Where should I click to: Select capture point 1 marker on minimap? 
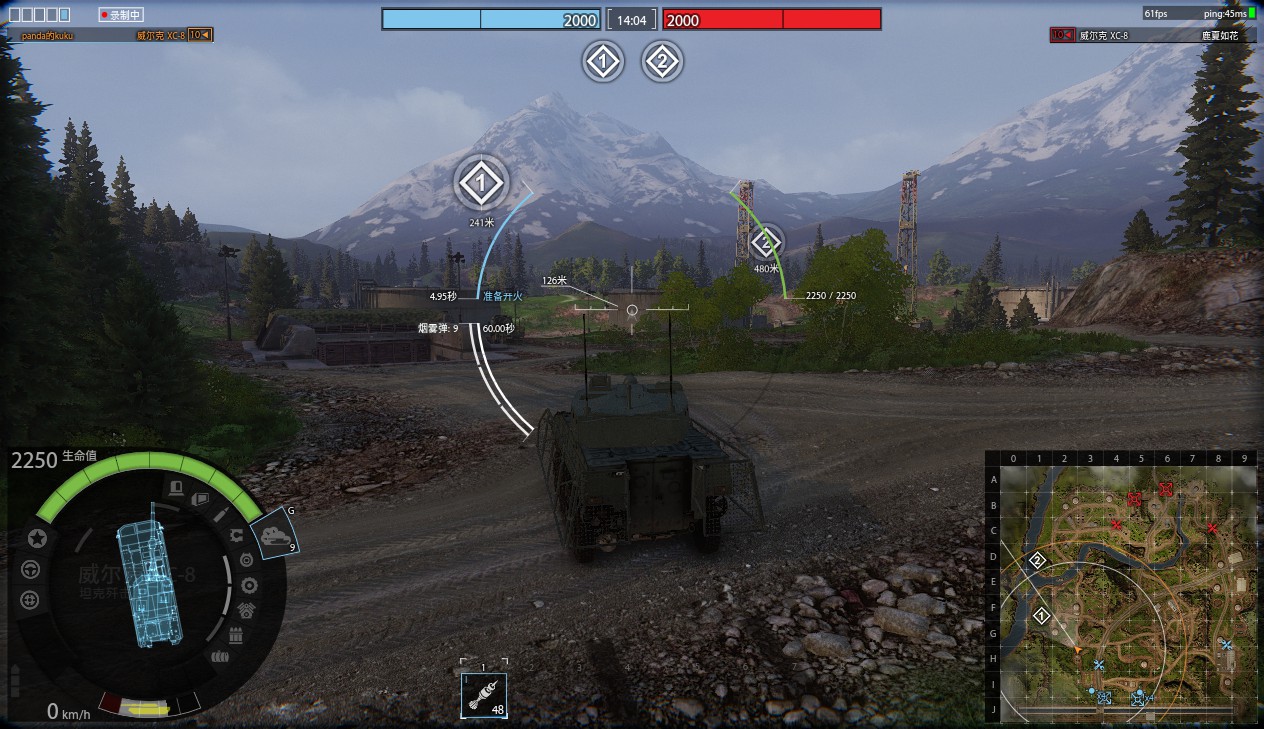pyautogui.click(x=1042, y=616)
